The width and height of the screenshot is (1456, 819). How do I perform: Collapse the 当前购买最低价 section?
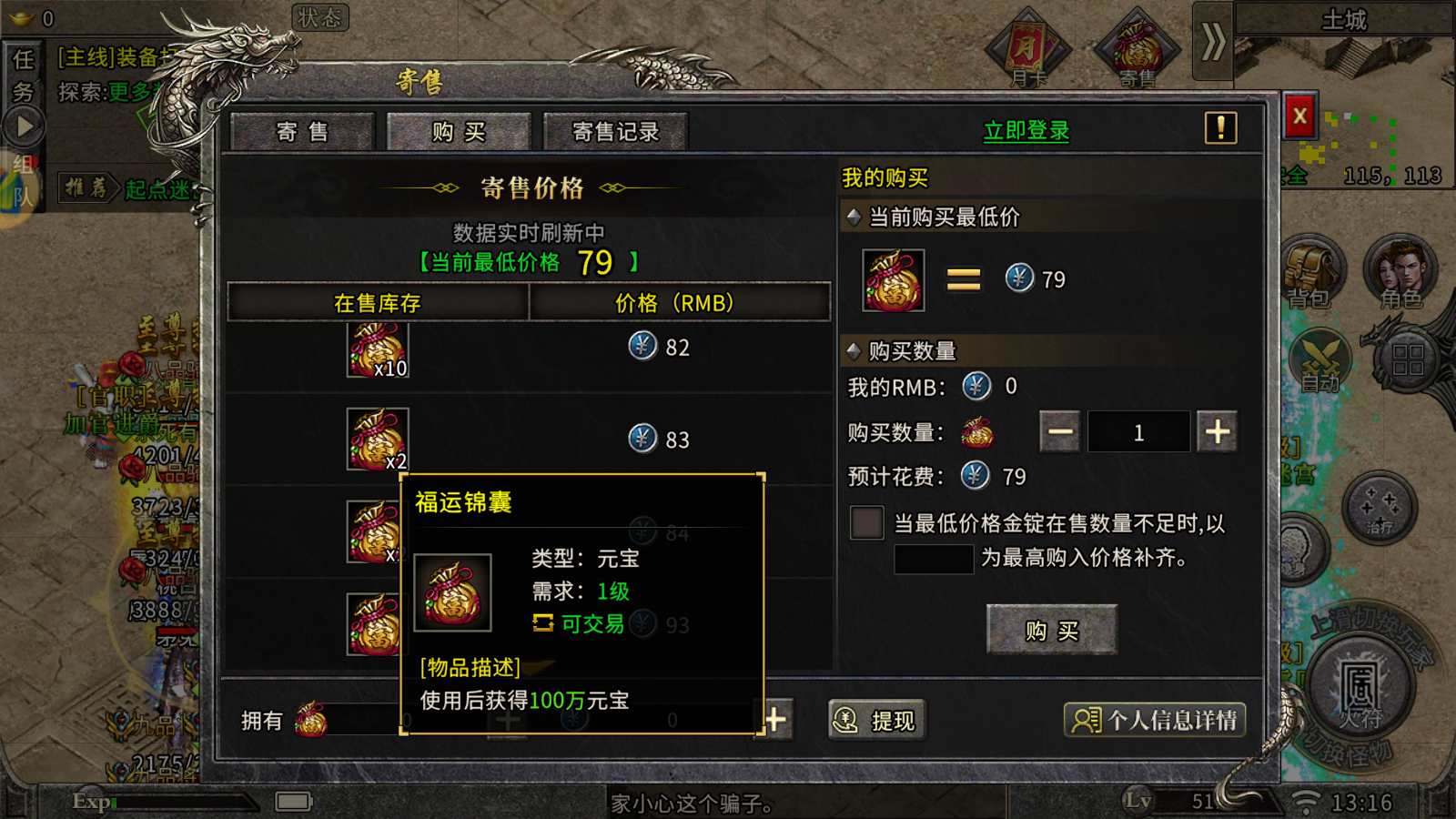[x=854, y=217]
